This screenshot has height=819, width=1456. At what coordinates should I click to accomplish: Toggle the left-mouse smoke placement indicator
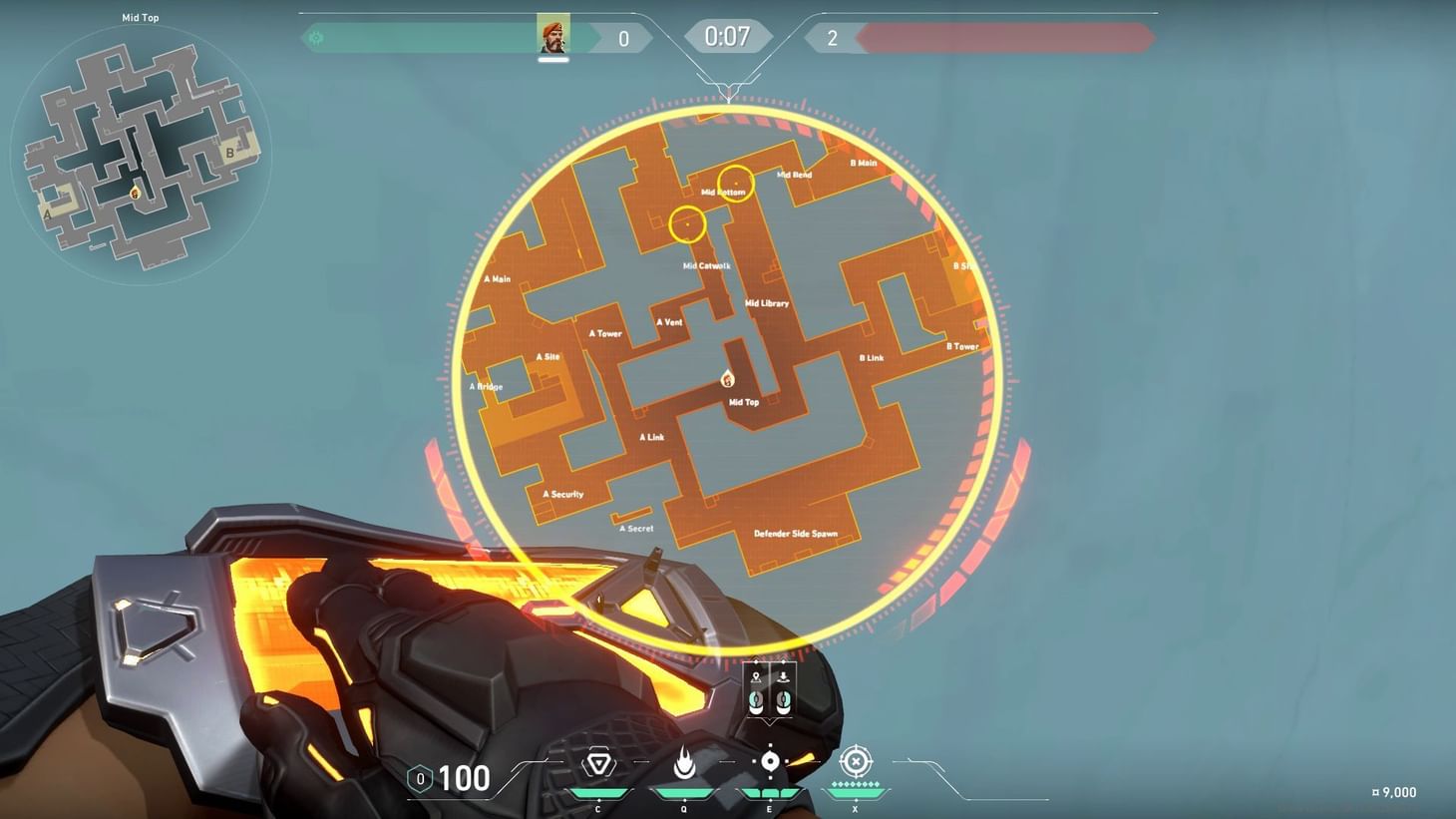point(757,701)
